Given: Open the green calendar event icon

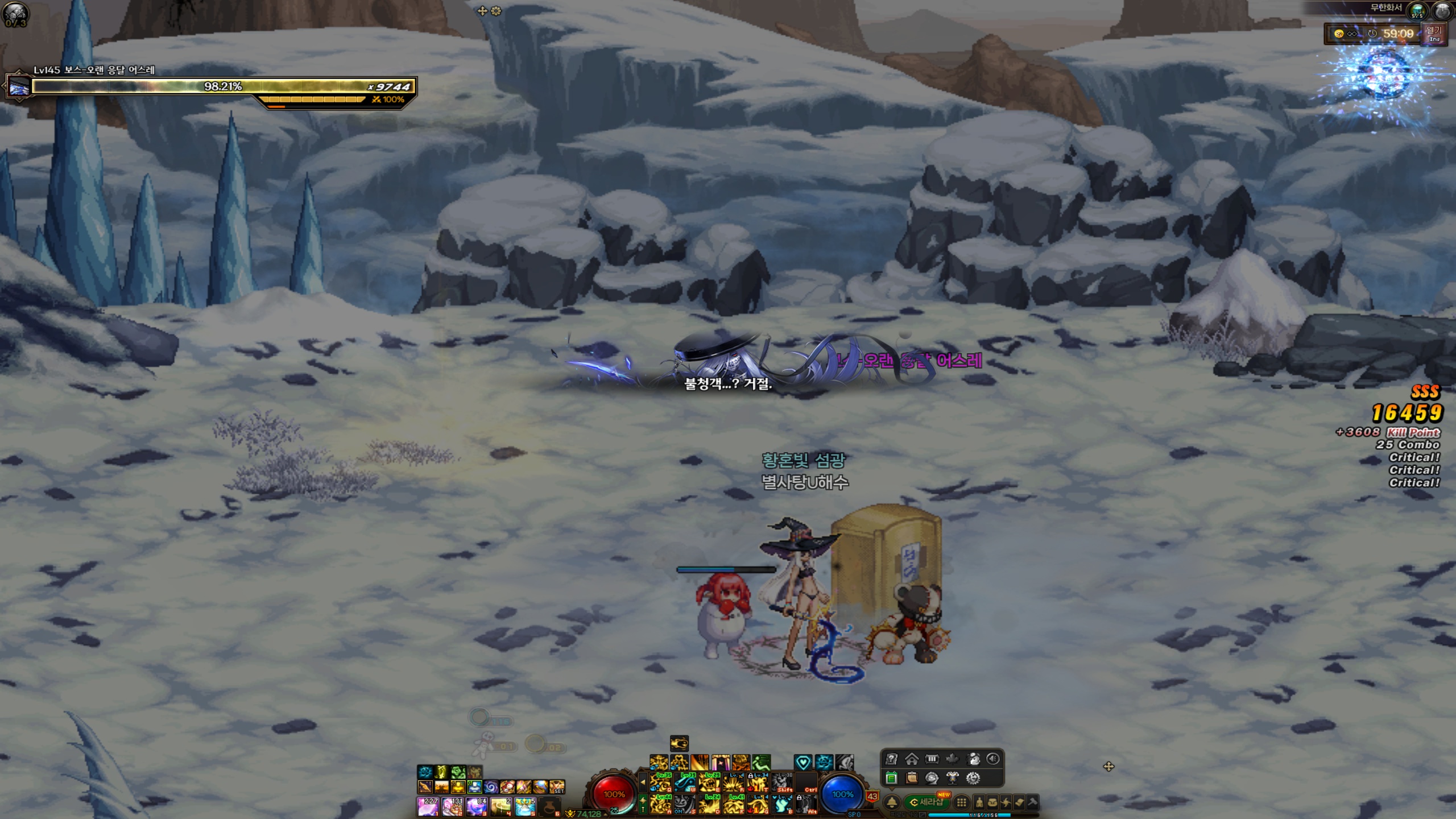Looking at the screenshot, I should 891,777.
